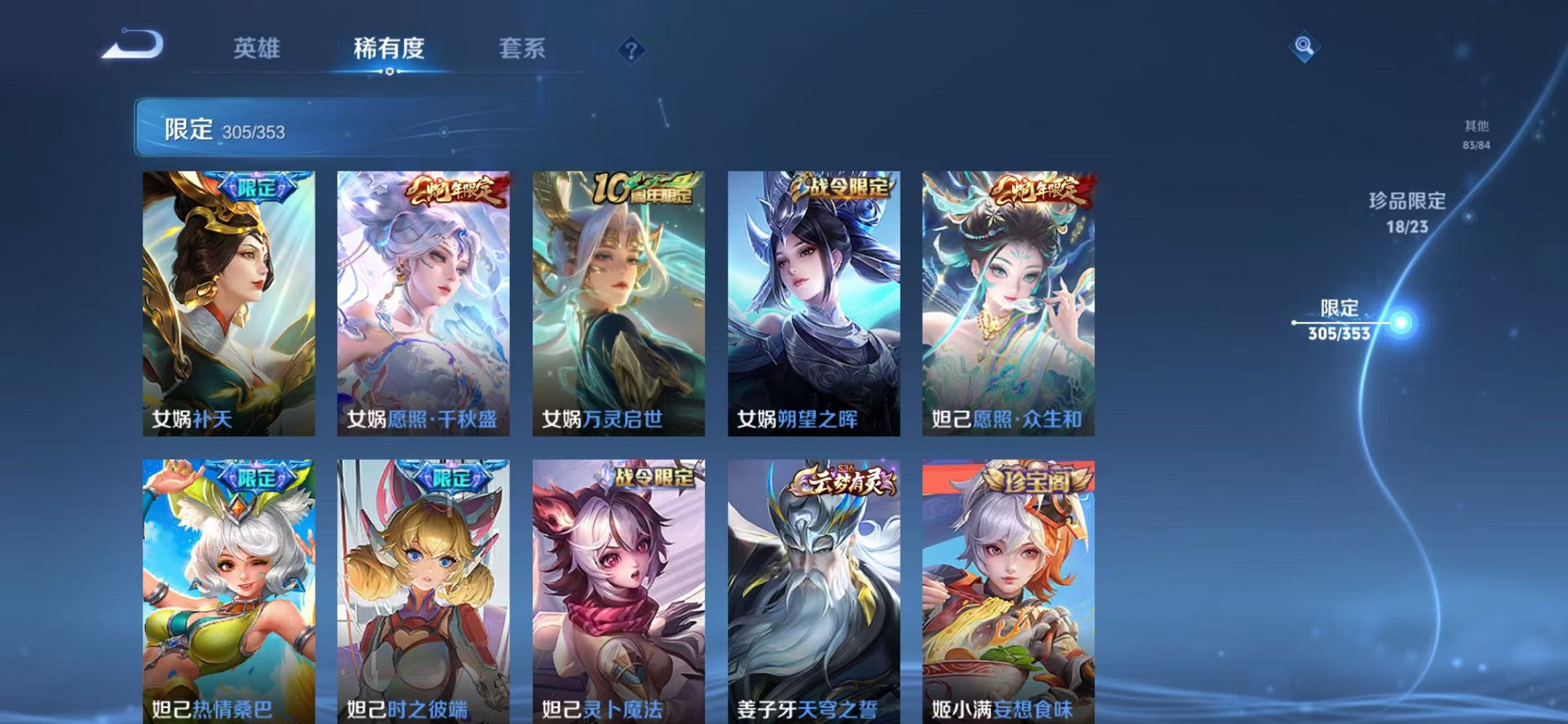Switch to the 英雄 tab
1568x724 pixels.
[256, 49]
